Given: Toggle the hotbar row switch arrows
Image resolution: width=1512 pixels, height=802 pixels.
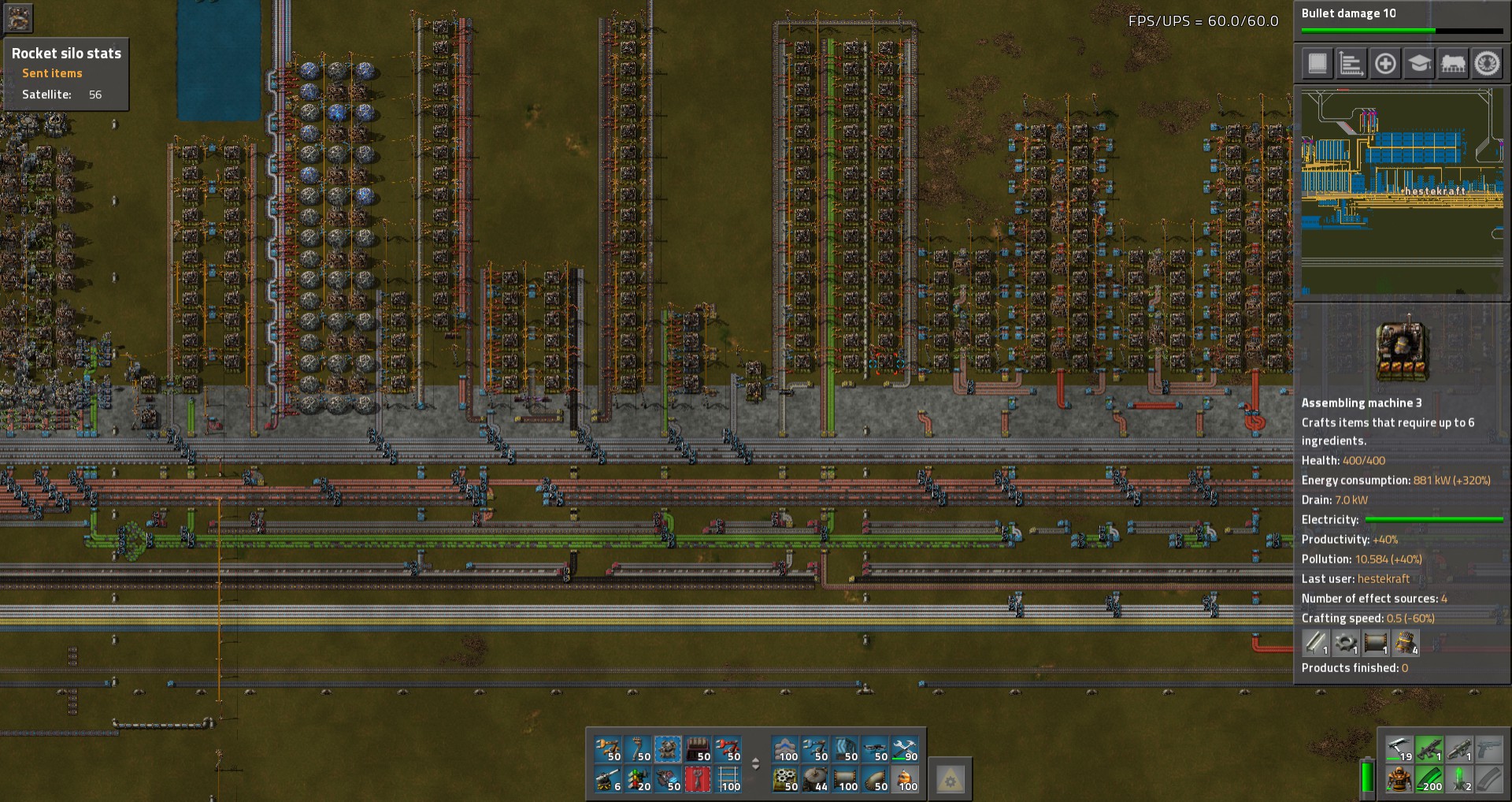Looking at the screenshot, I should [x=755, y=763].
